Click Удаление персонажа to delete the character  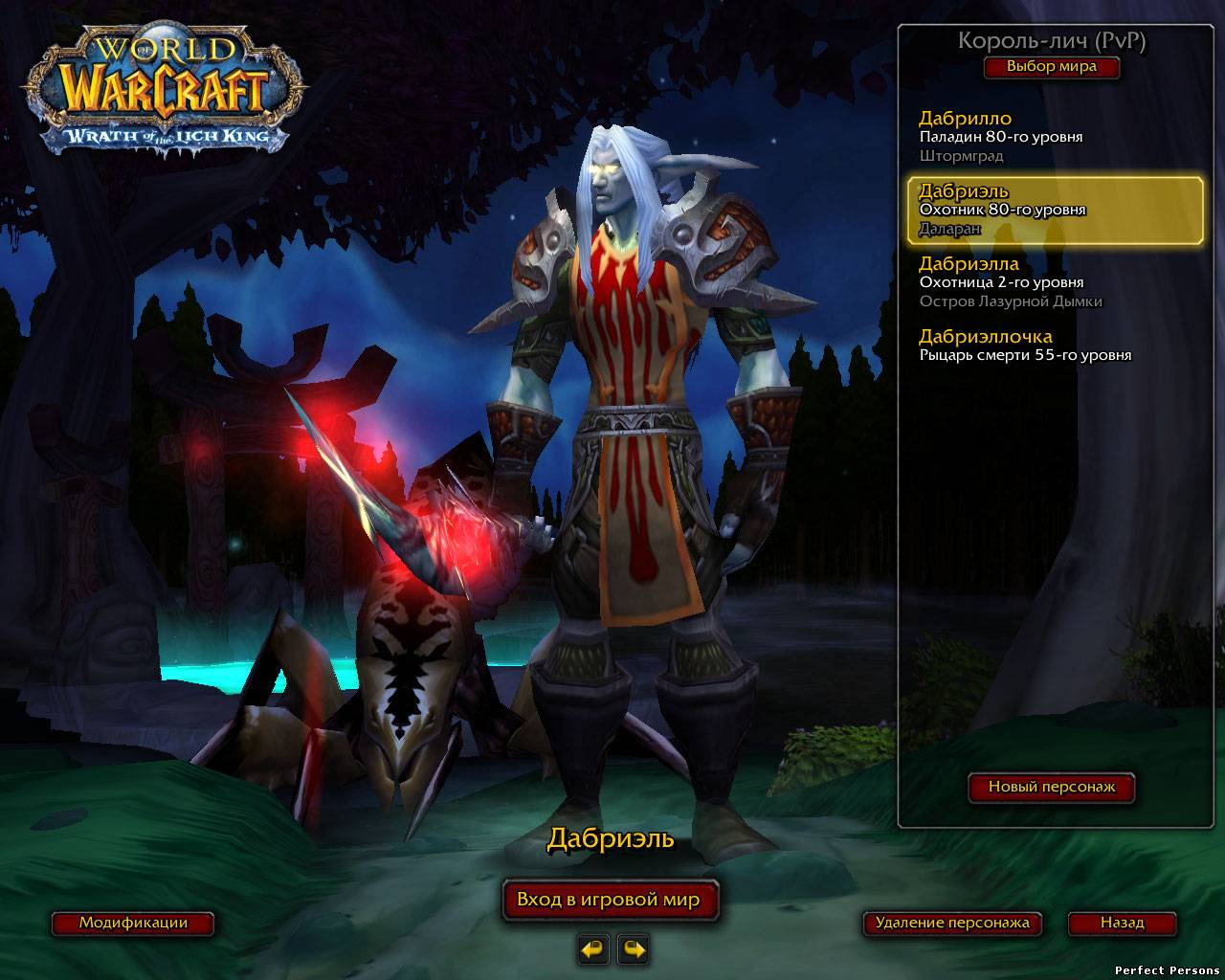click(x=951, y=924)
